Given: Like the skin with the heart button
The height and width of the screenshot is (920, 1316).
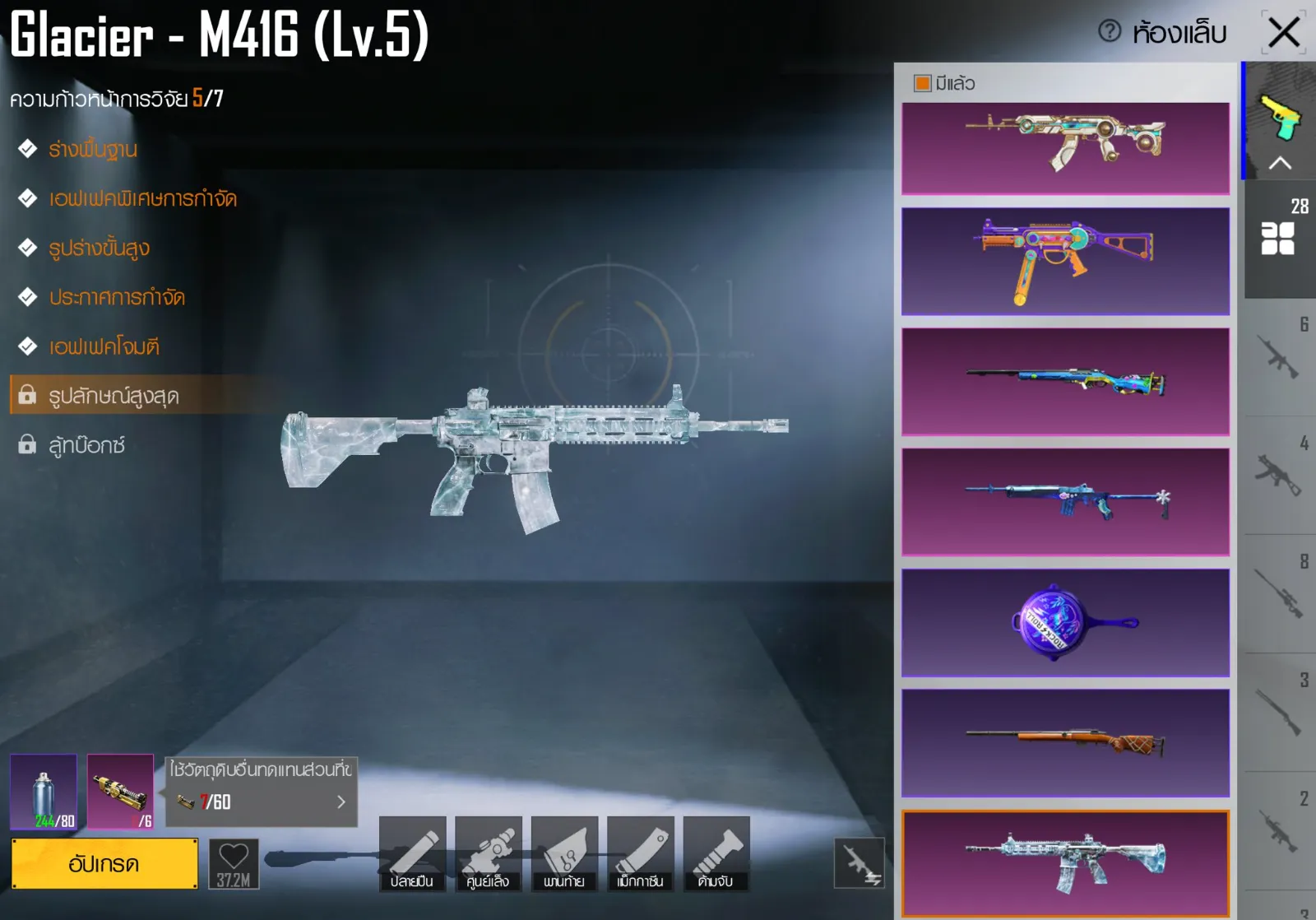Looking at the screenshot, I should tap(234, 863).
